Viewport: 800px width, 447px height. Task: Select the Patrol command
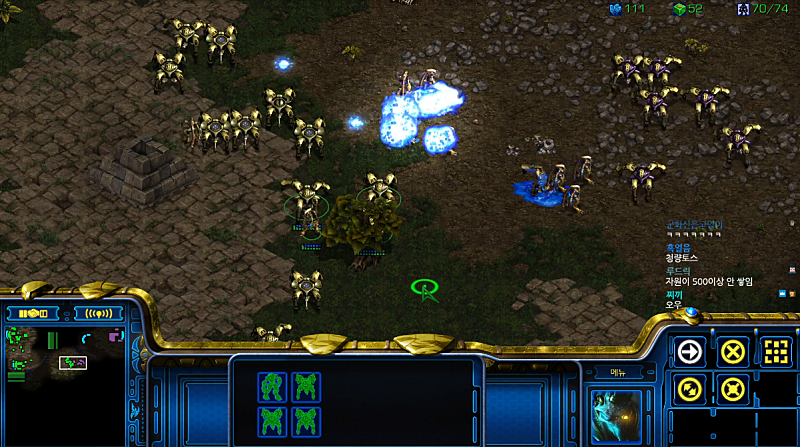click(690, 389)
